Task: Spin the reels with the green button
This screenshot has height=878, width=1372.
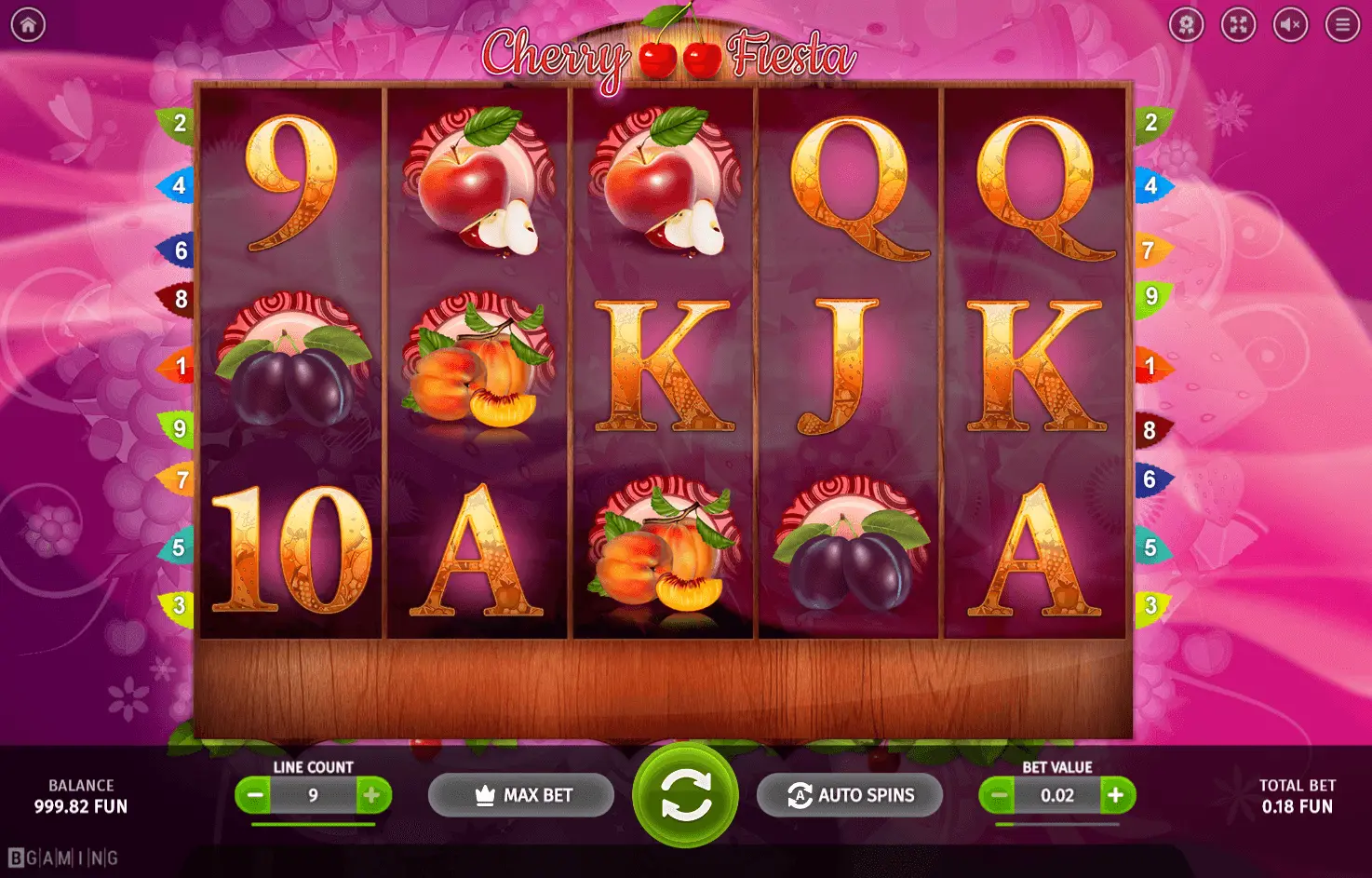Action: point(685,795)
